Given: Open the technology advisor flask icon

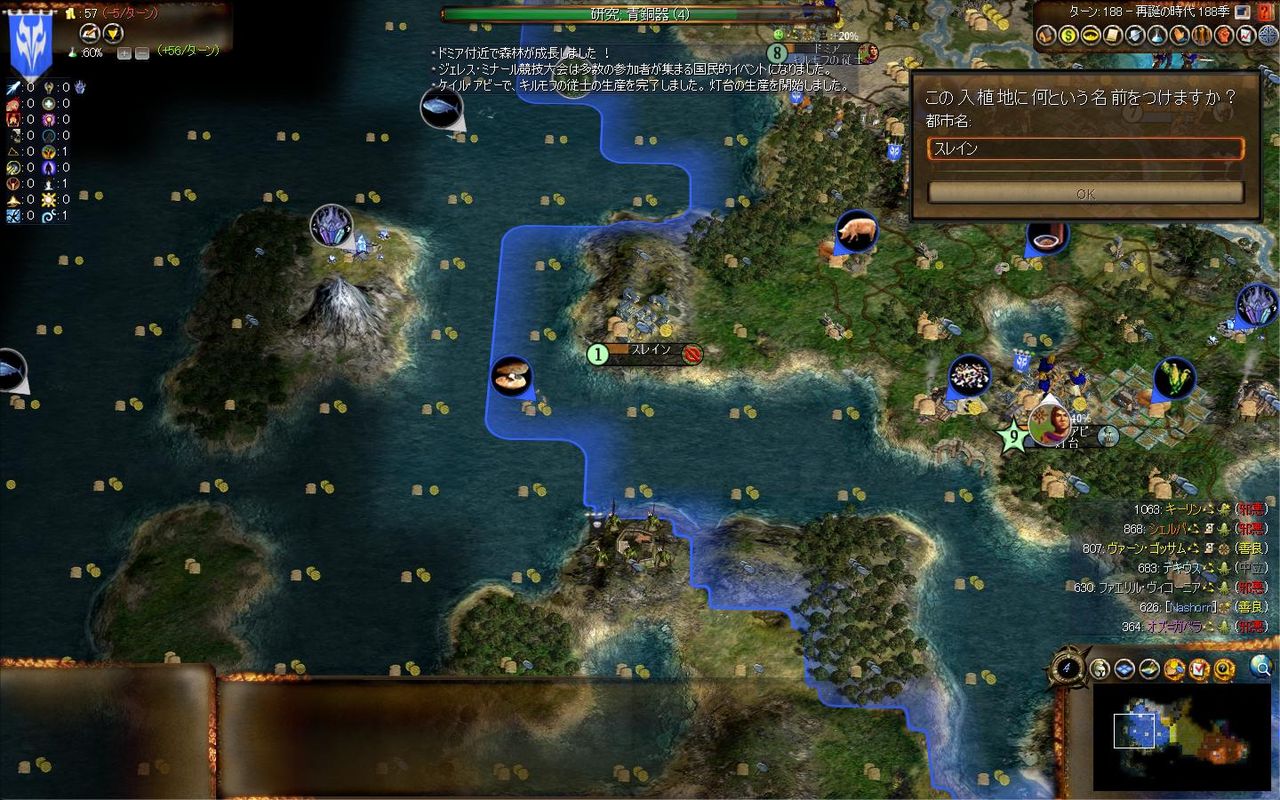Looking at the screenshot, I should [x=1156, y=36].
